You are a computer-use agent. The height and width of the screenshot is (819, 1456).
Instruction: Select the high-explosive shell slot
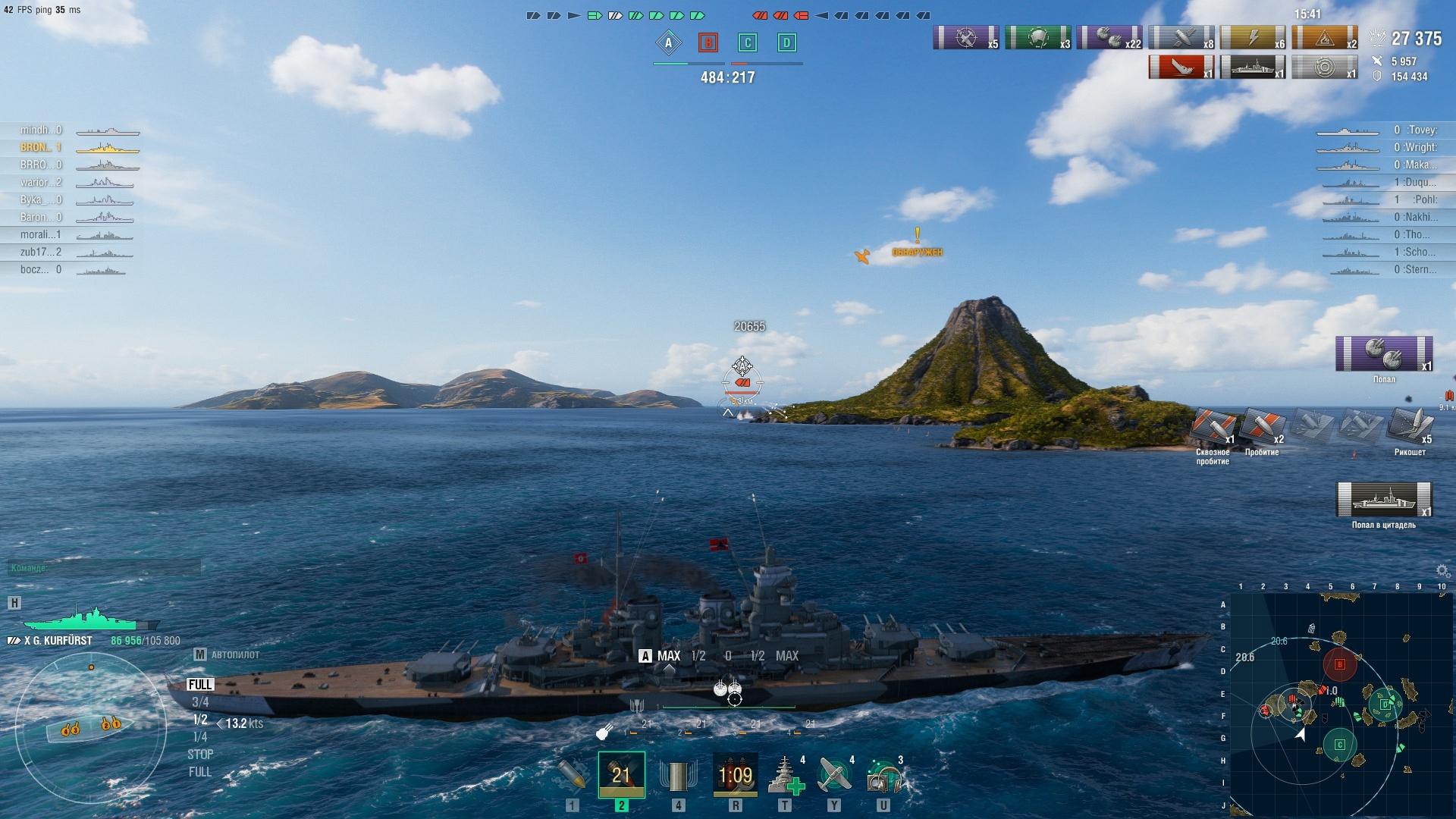coord(573,774)
